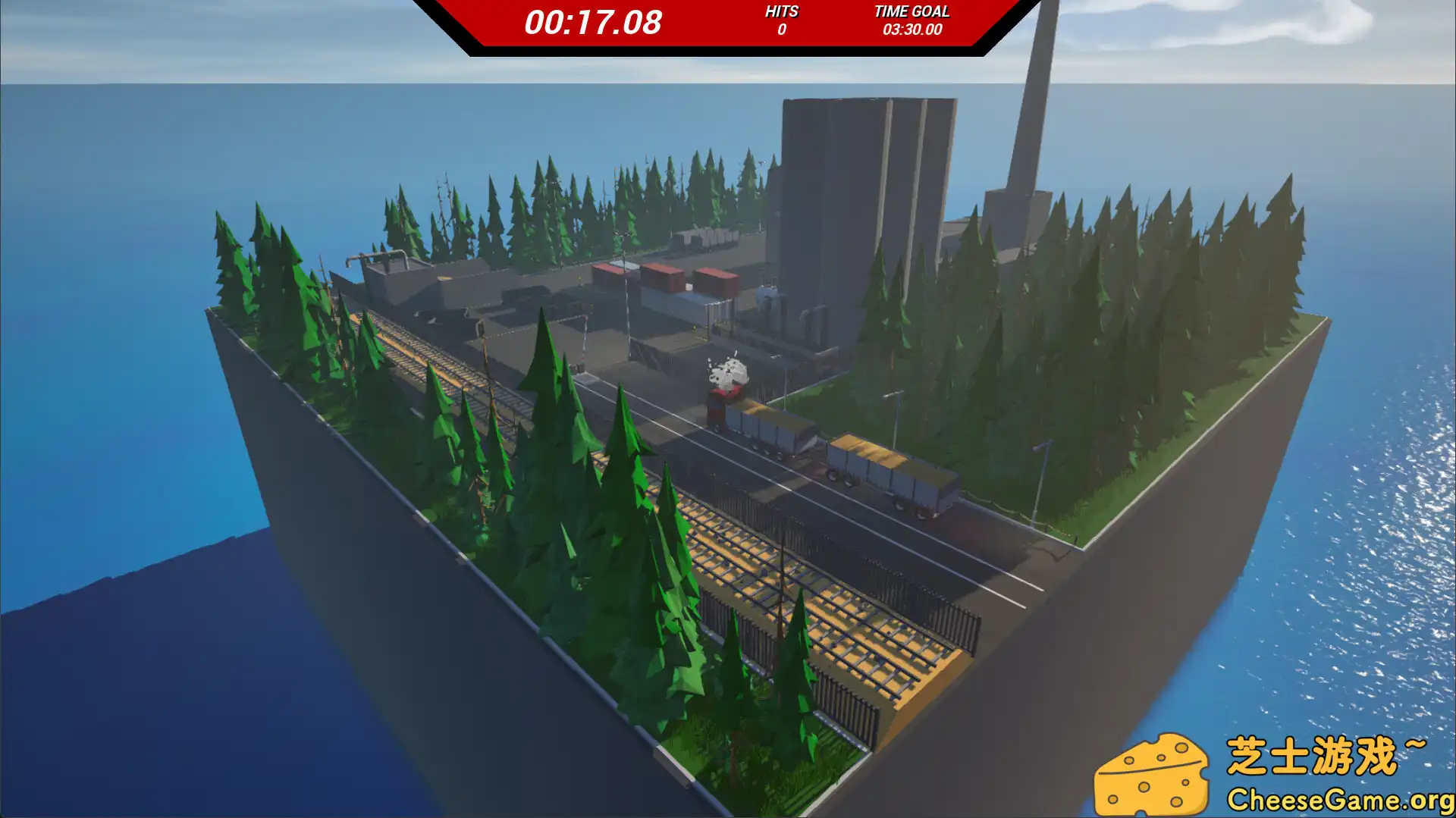Click the HITS label on the HUD

(x=783, y=11)
